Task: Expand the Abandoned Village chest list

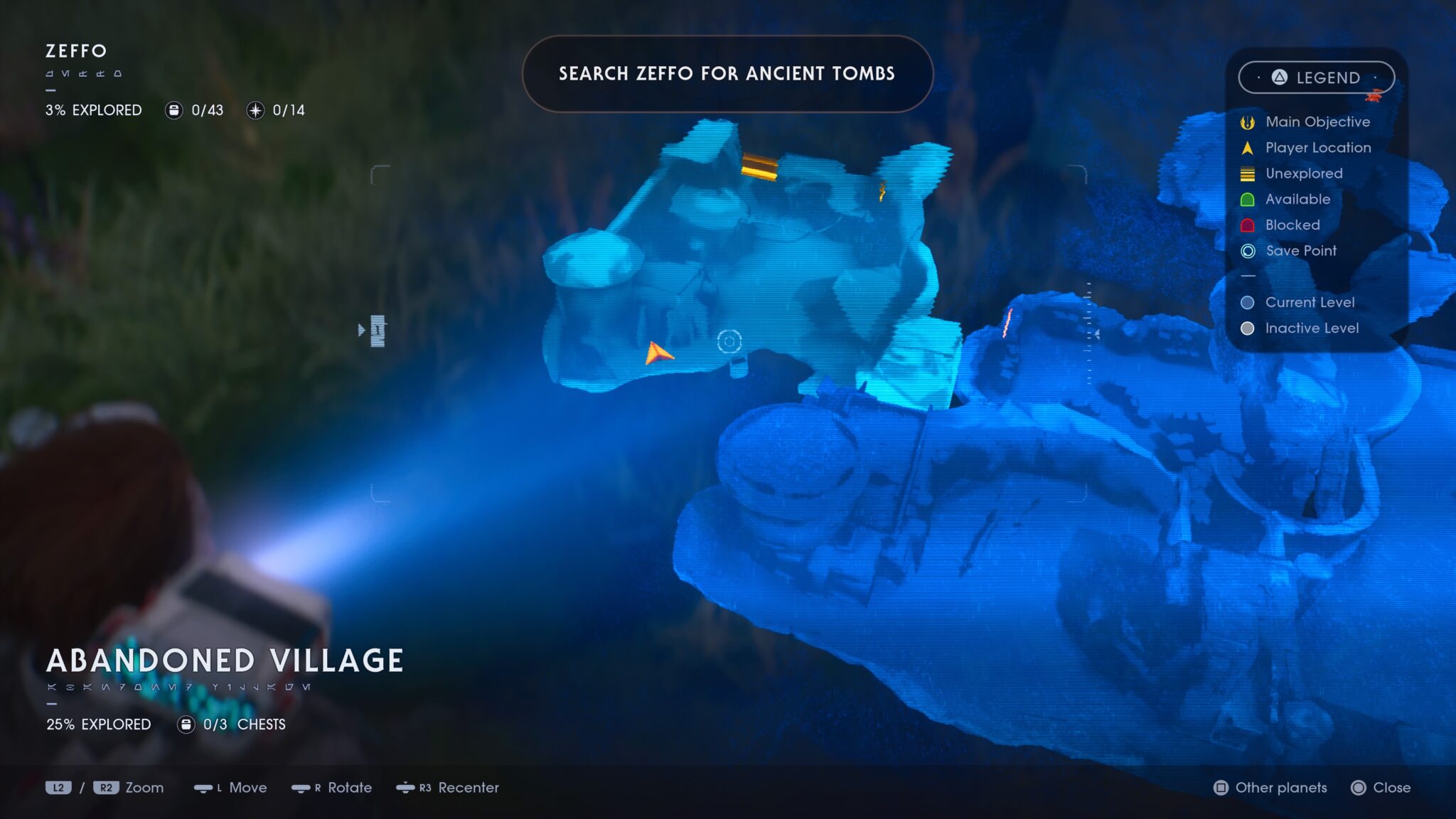Action: pyautogui.click(x=186, y=724)
